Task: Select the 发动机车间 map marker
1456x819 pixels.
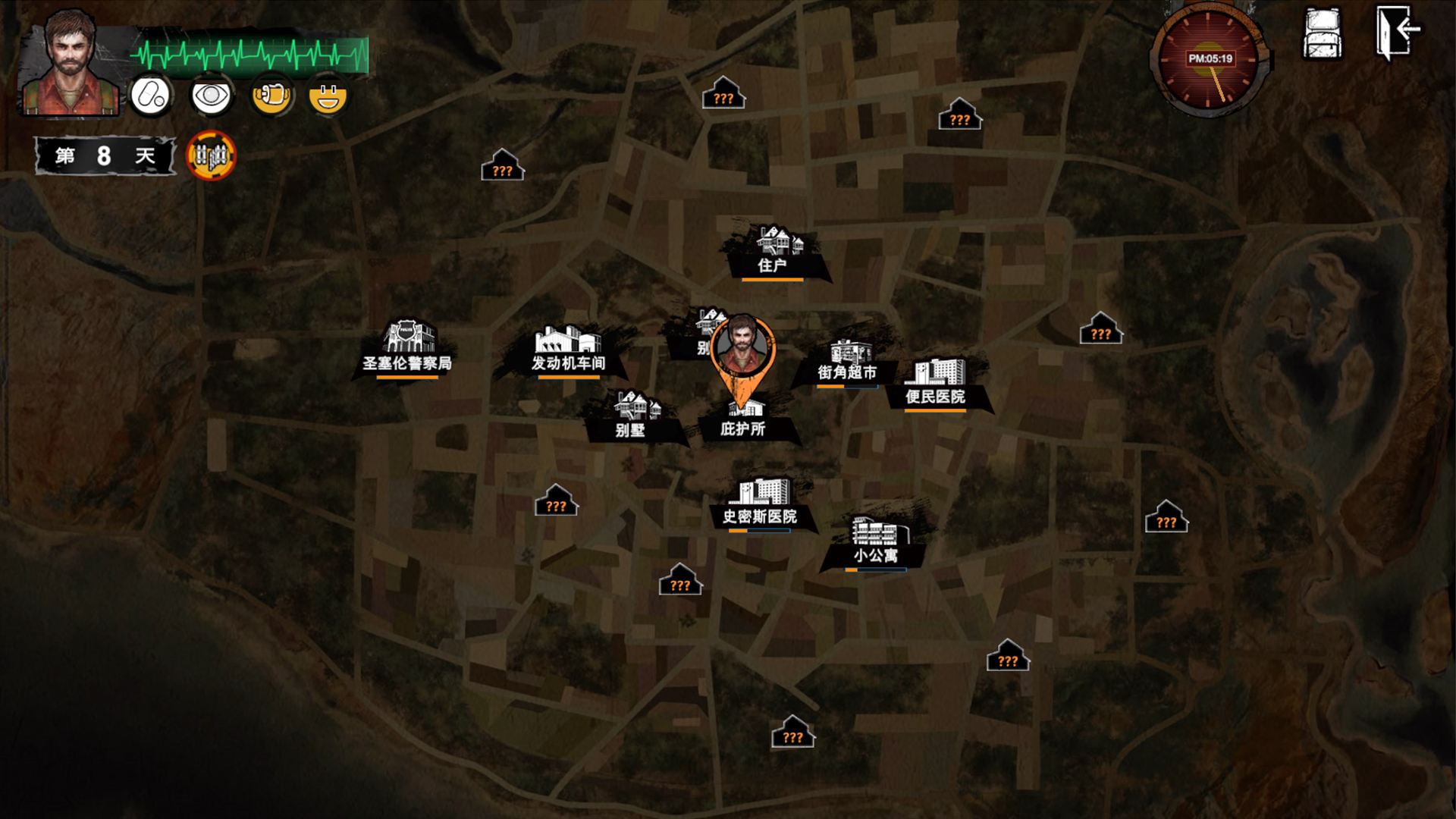Action: [568, 351]
